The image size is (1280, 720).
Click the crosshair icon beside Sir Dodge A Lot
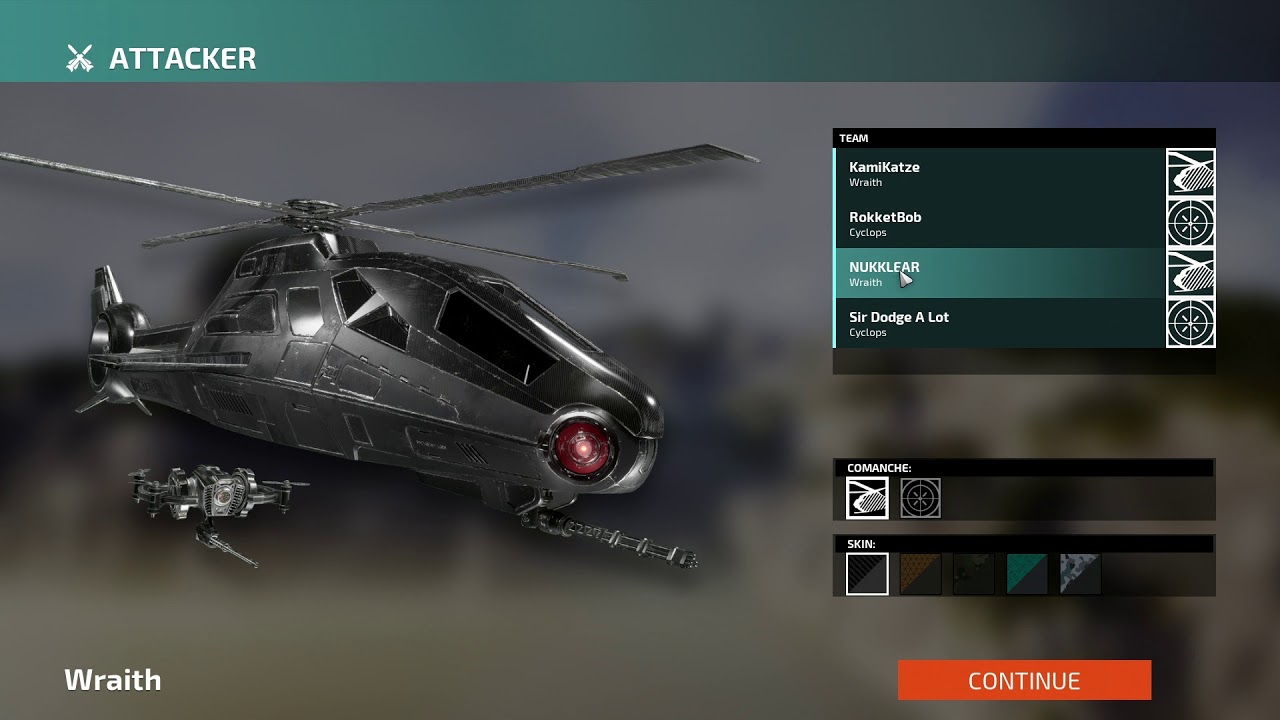click(x=1190, y=324)
